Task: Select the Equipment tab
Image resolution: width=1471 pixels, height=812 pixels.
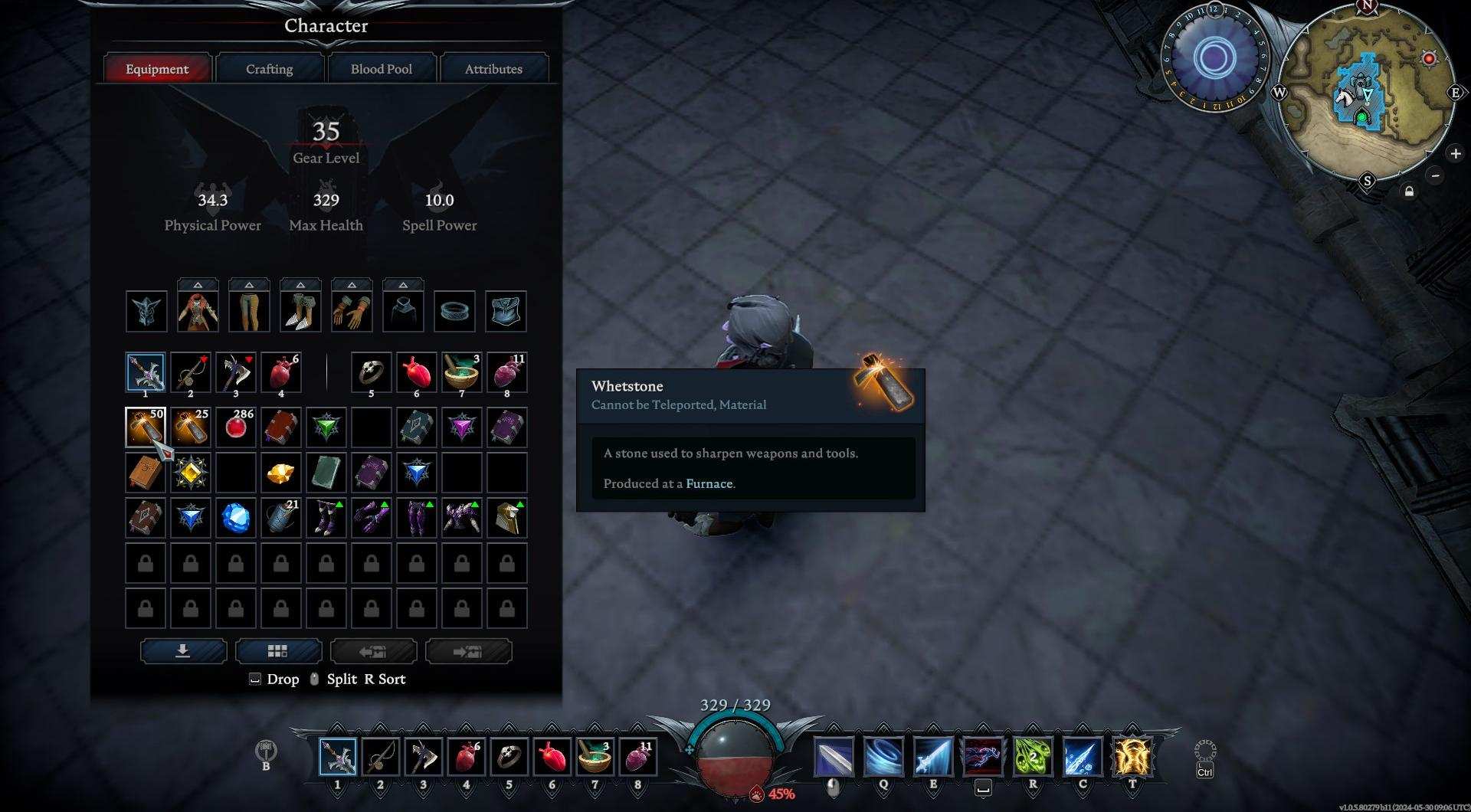Action: 157,69
